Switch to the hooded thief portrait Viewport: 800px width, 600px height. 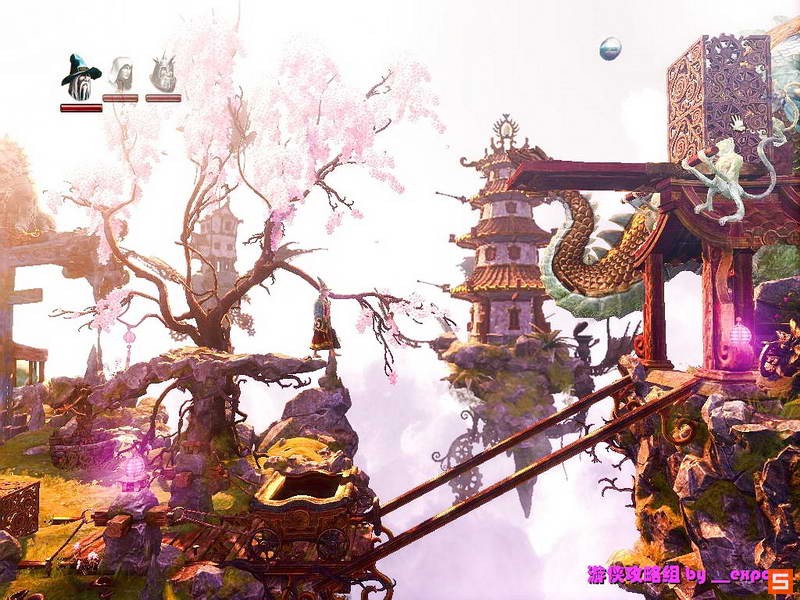[120, 75]
